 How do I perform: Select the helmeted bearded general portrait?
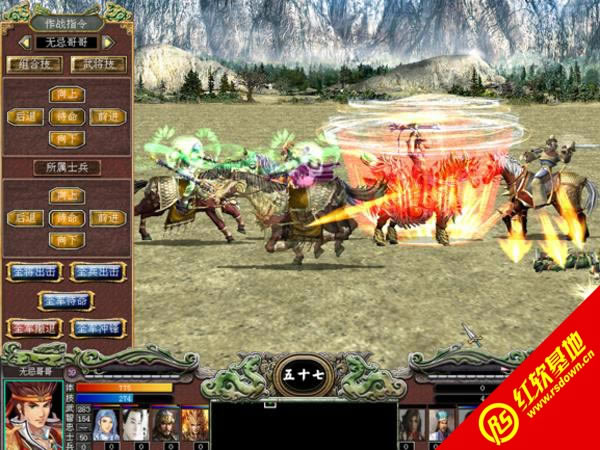tap(164, 424)
